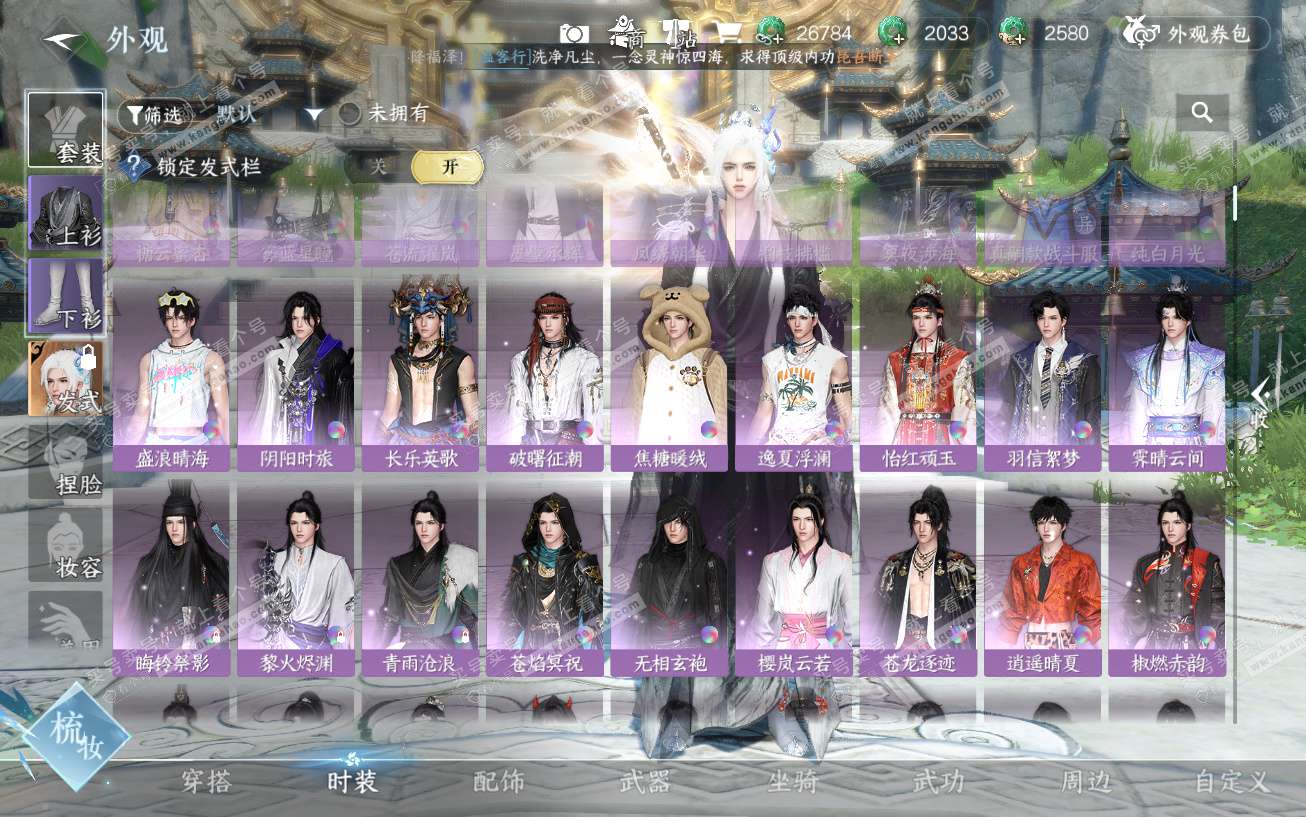Tick the 未拥有 unowned checkbox
This screenshot has height=817, width=1306.
pyautogui.click(x=350, y=114)
